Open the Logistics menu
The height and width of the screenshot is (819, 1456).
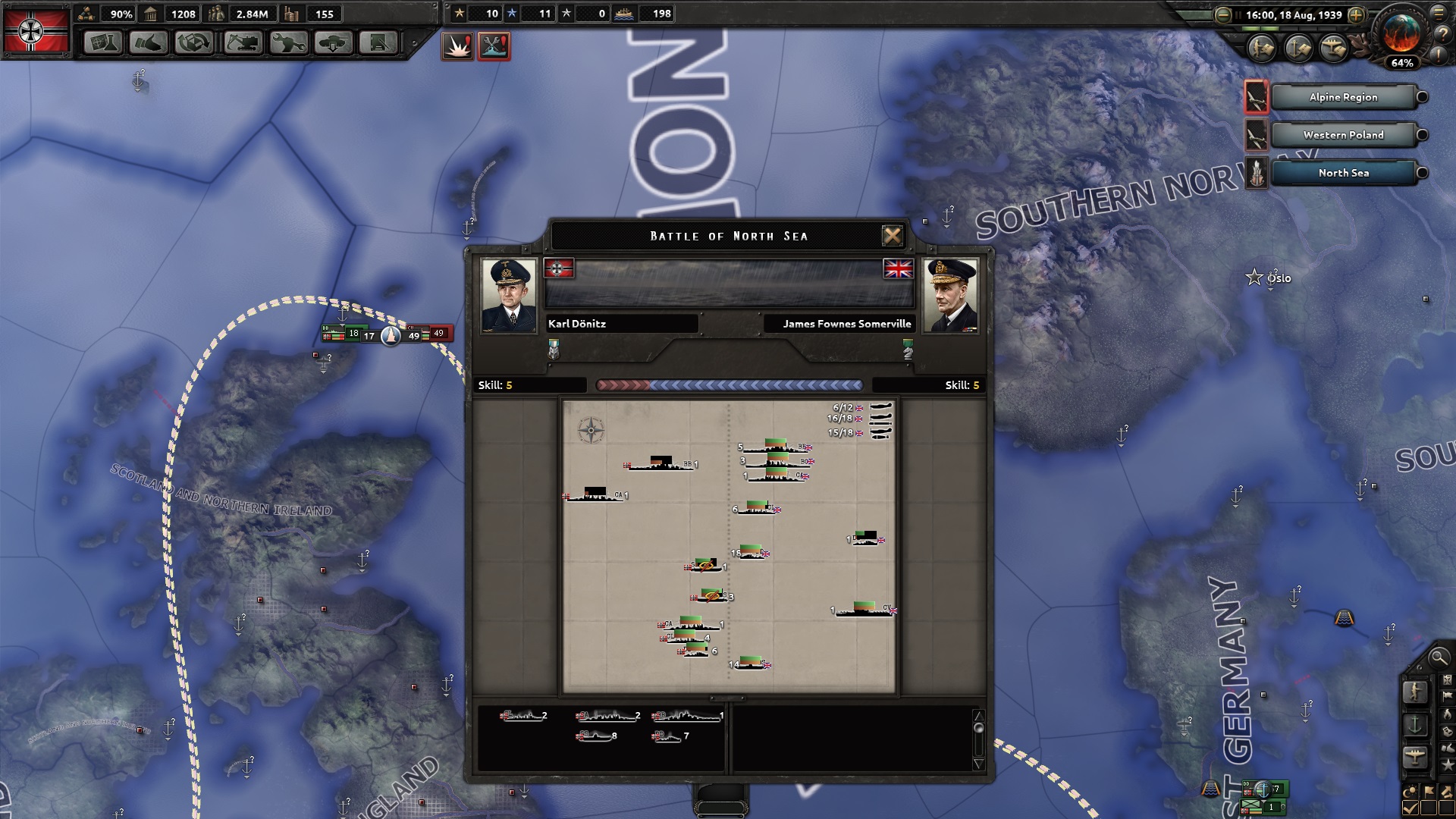click(378, 43)
